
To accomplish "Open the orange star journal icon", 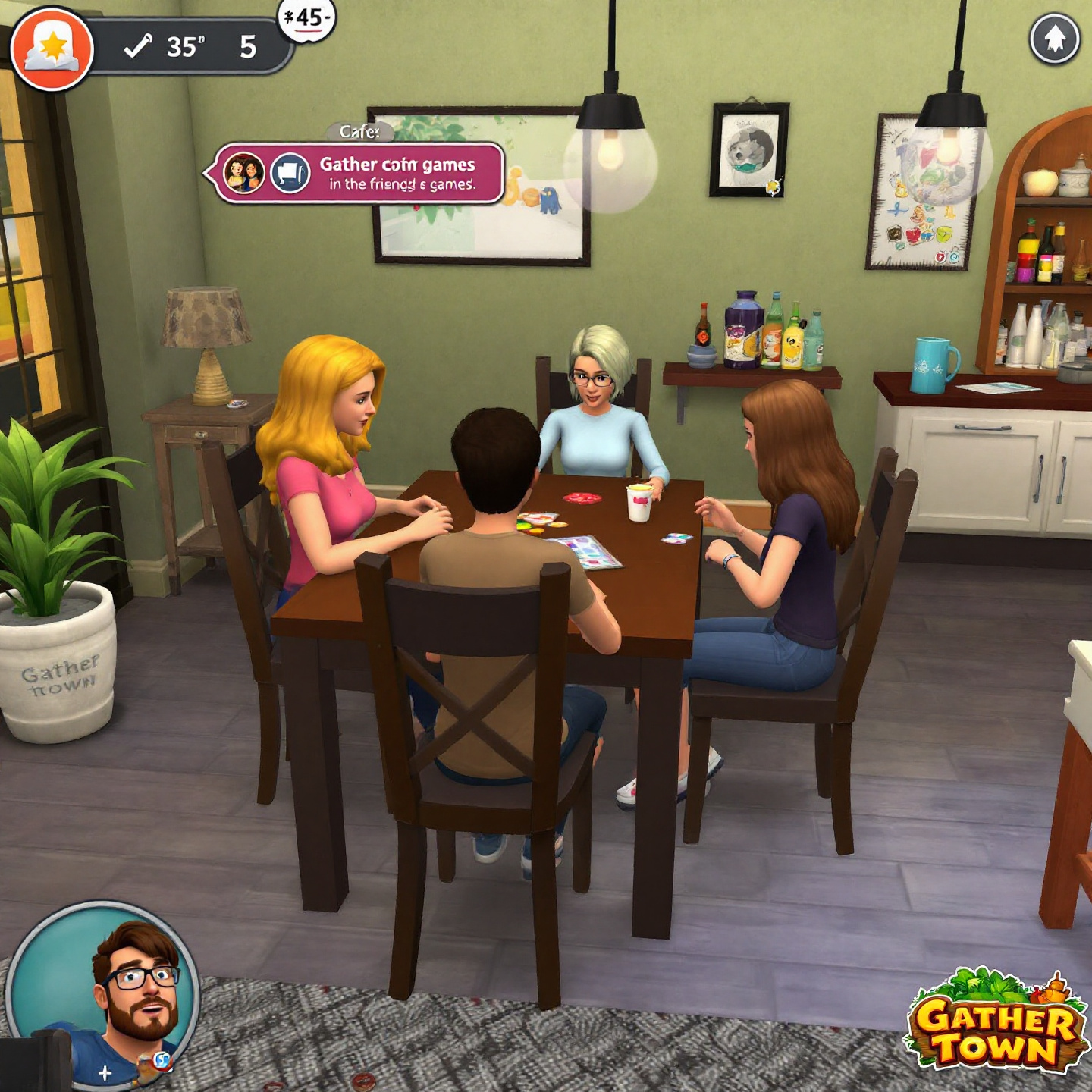I will pos(52,49).
